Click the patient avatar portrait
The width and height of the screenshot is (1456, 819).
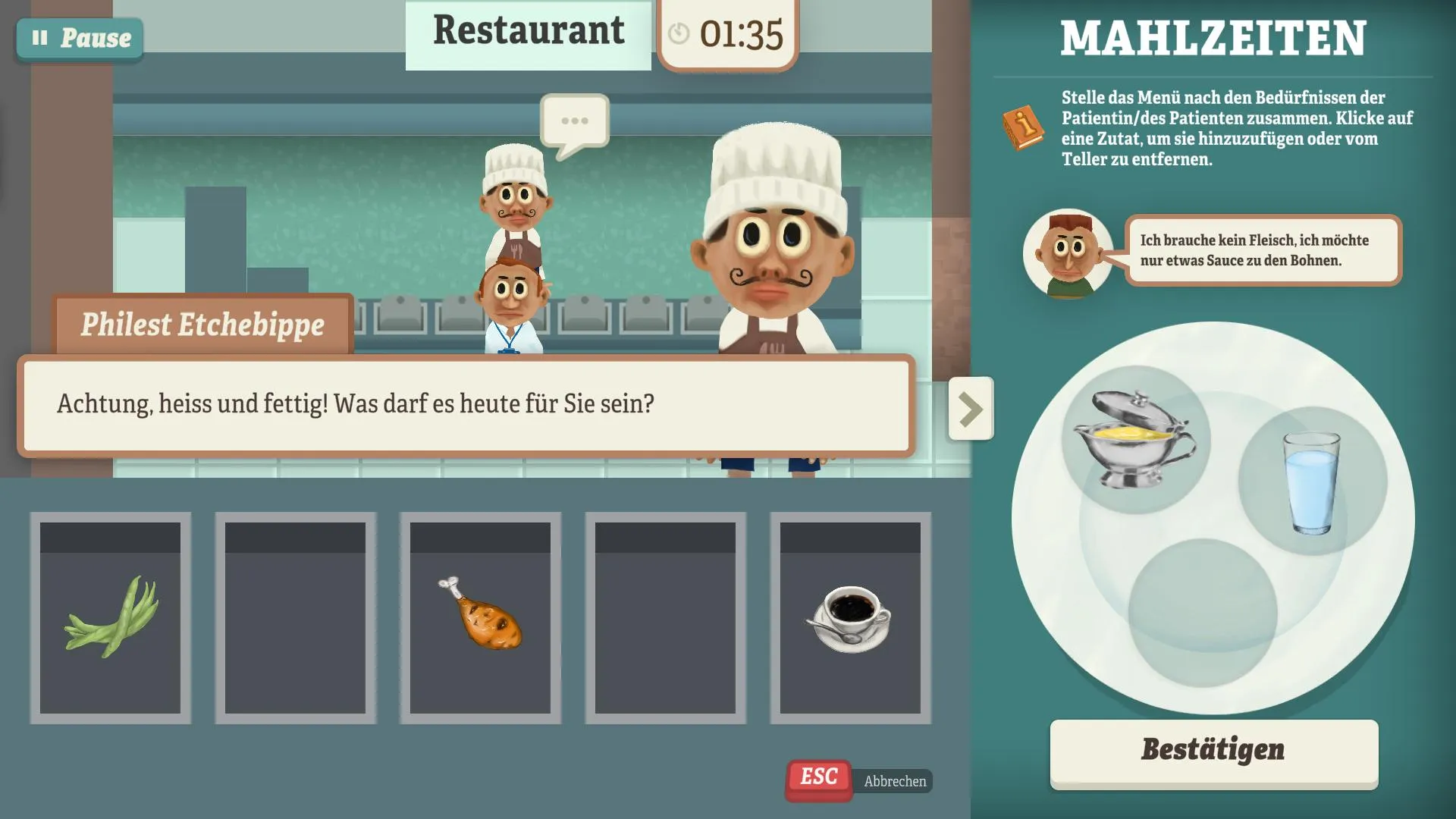point(1068,253)
